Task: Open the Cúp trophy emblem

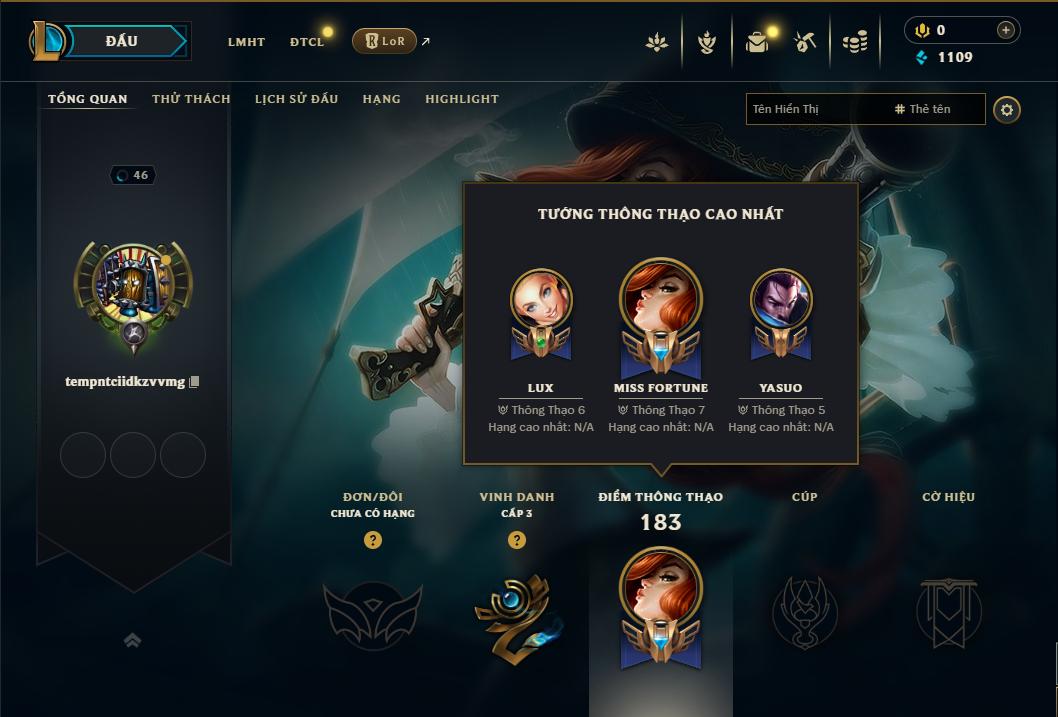Action: click(805, 611)
